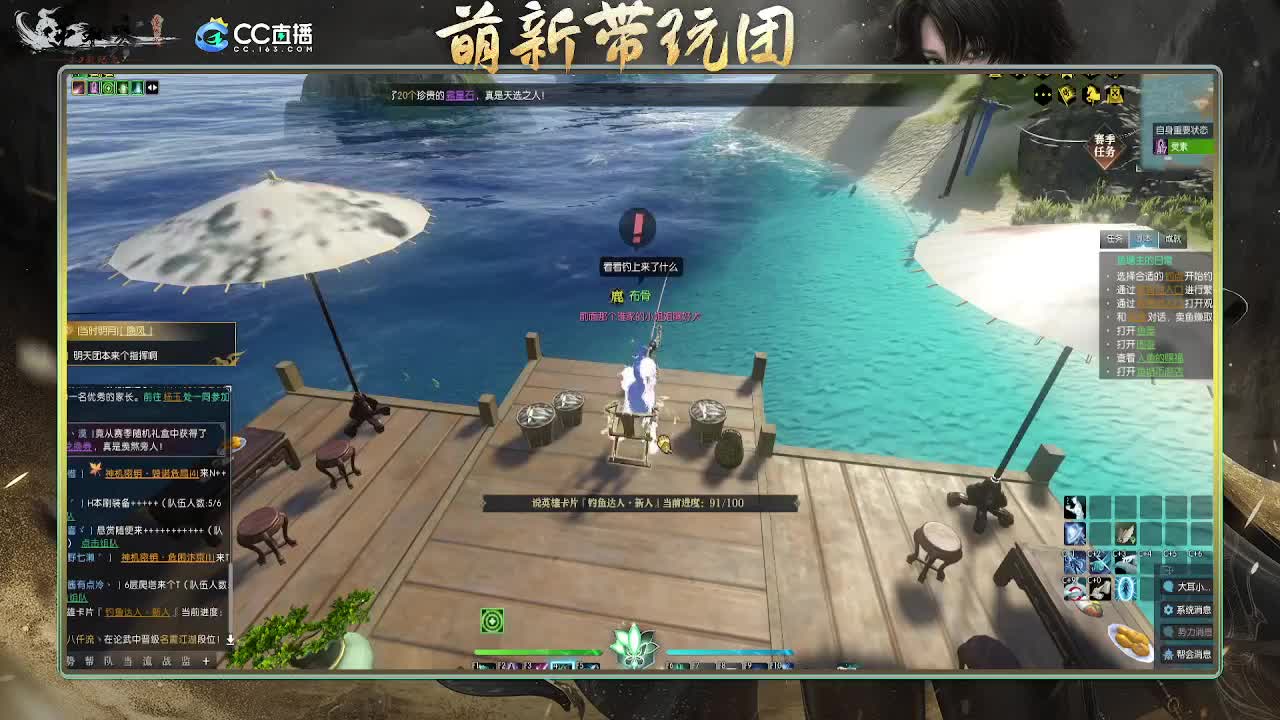This screenshot has width=1280, height=720.
Task: Click the plate of food icon at bottom right
Action: 1131,639
